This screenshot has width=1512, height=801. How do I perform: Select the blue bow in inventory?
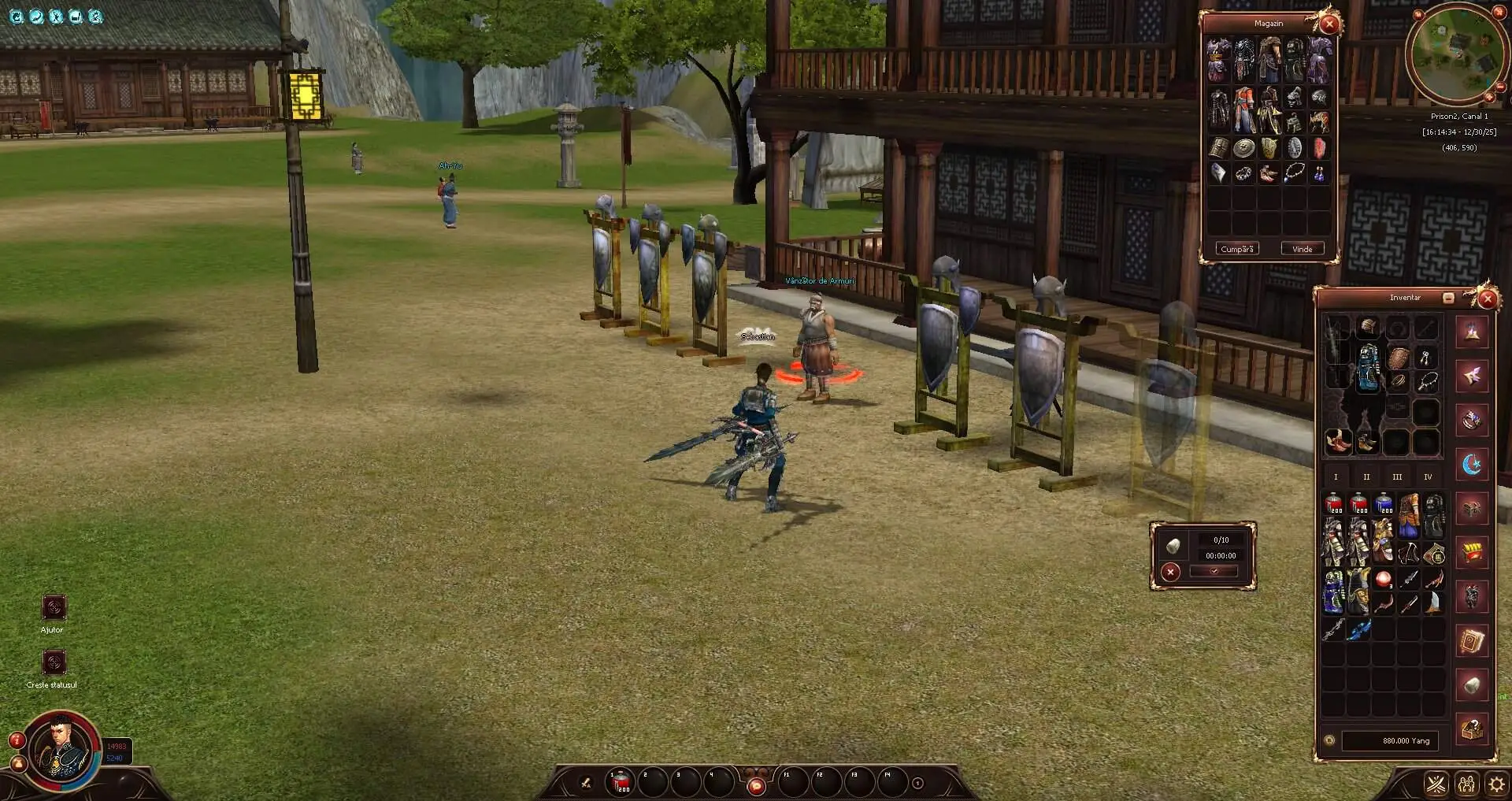(1358, 629)
